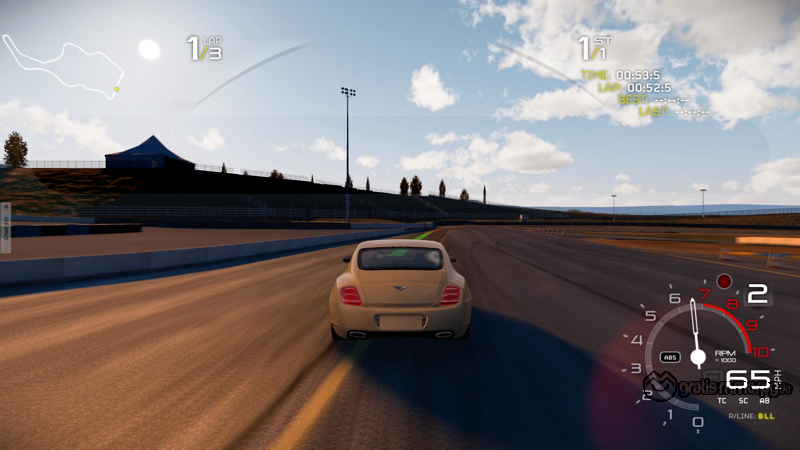Viewport: 800px width, 450px height.
Task: Toggle the SC stability control indicator
Action: [744, 400]
